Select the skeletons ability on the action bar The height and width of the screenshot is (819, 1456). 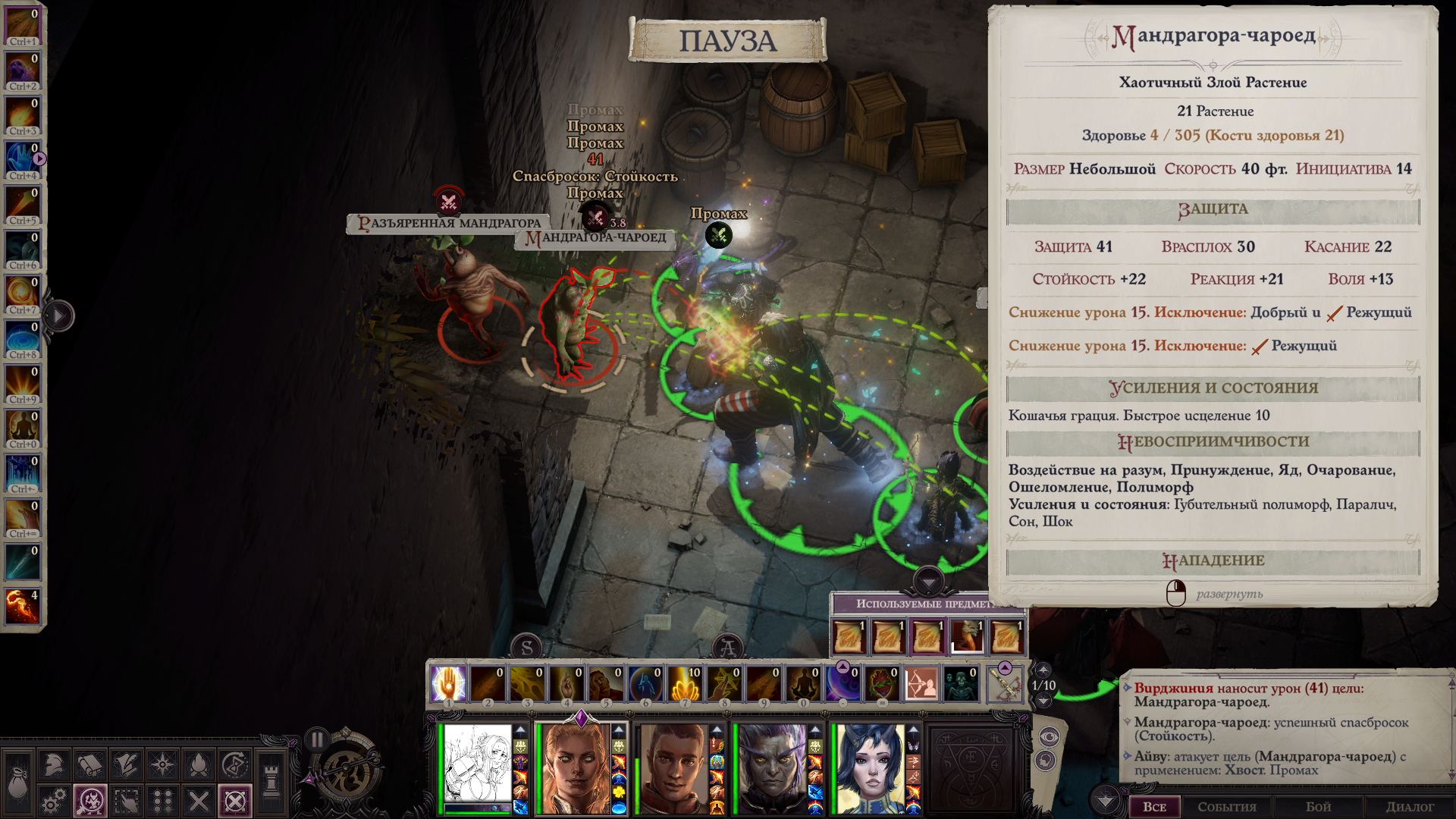click(961, 683)
